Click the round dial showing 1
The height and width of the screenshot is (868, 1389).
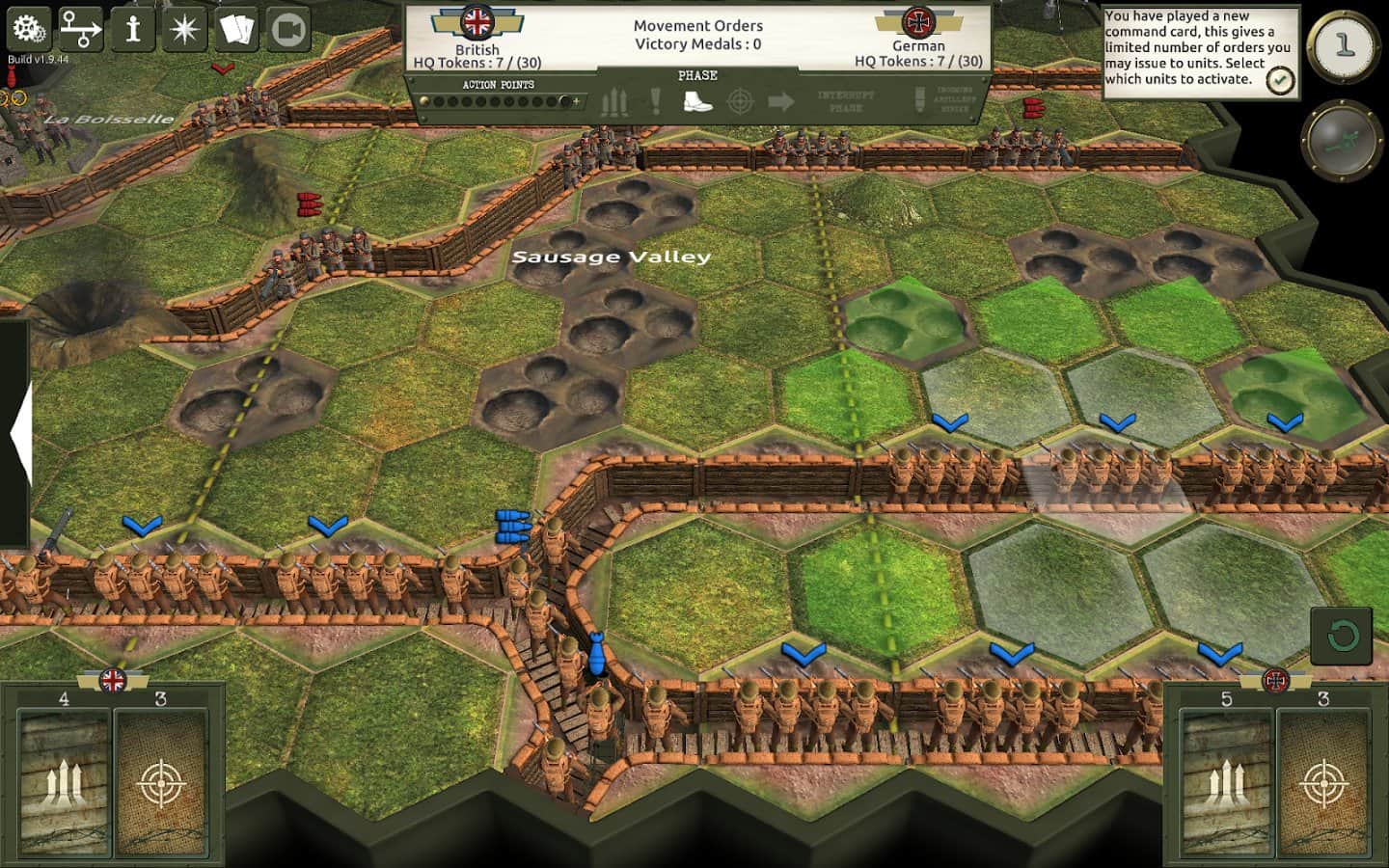click(x=1344, y=44)
